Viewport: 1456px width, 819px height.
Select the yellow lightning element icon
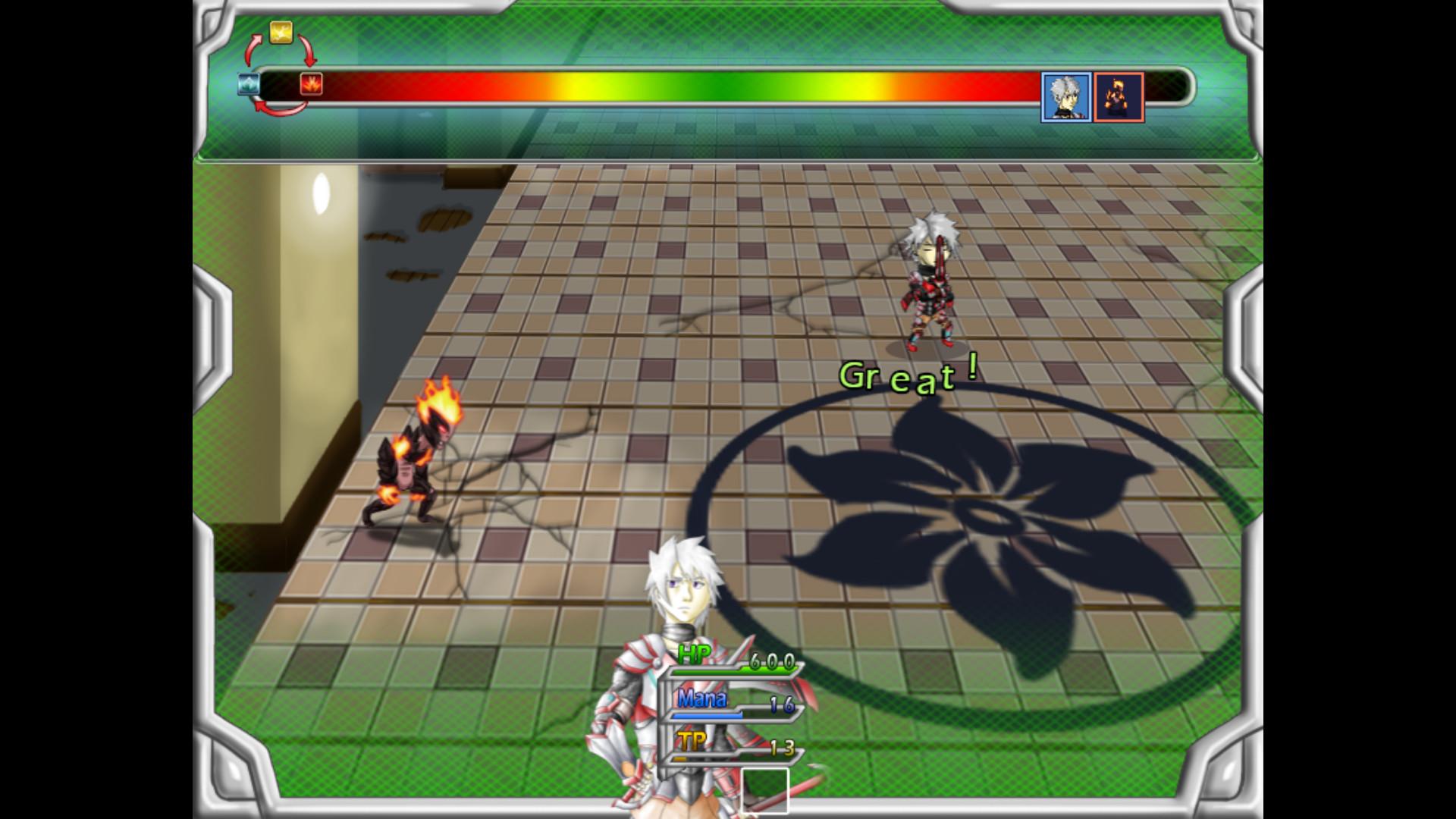tap(281, 32)
